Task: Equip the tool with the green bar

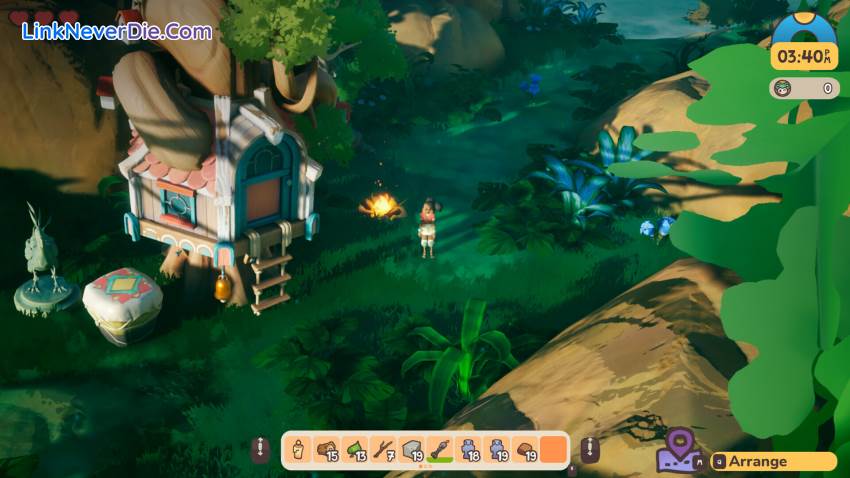Action: pos(440,449)
